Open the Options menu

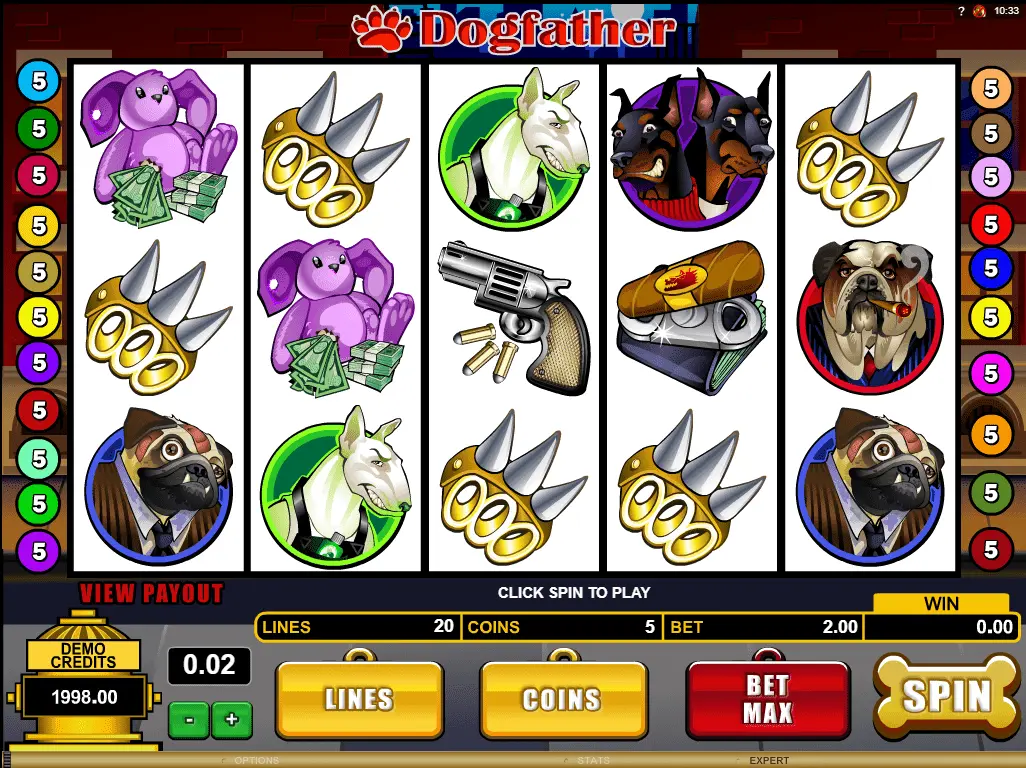257,761
